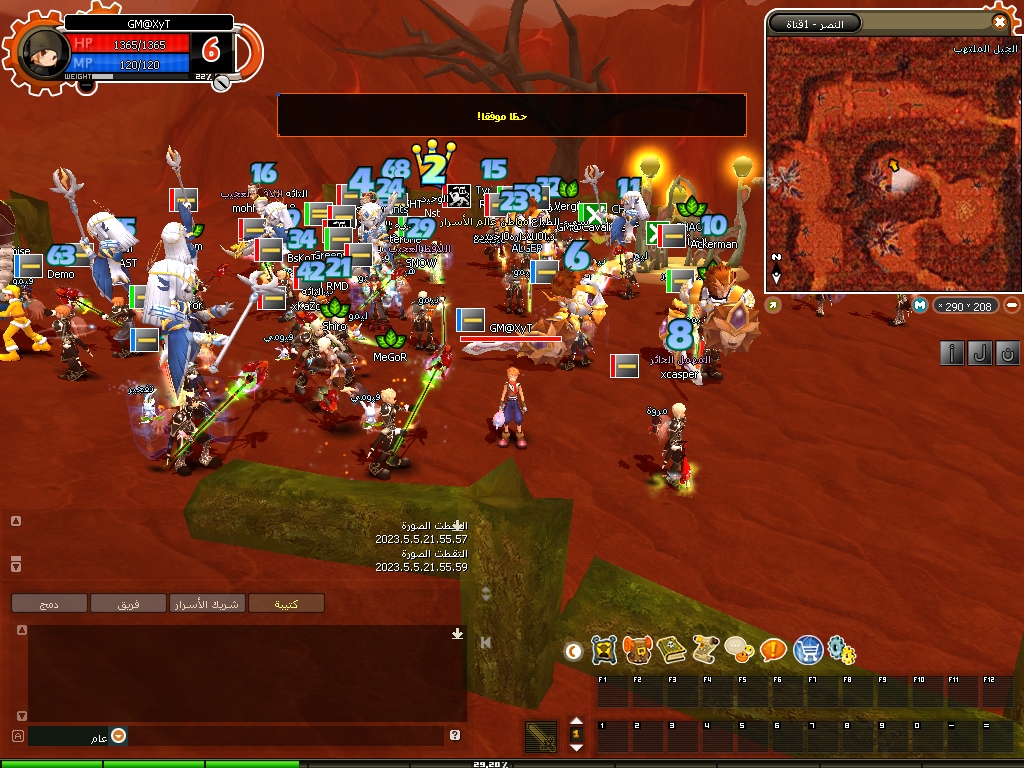Click the crescent moon round button
The width and height of the screenshot is (1024, 768).
(573, 652)
